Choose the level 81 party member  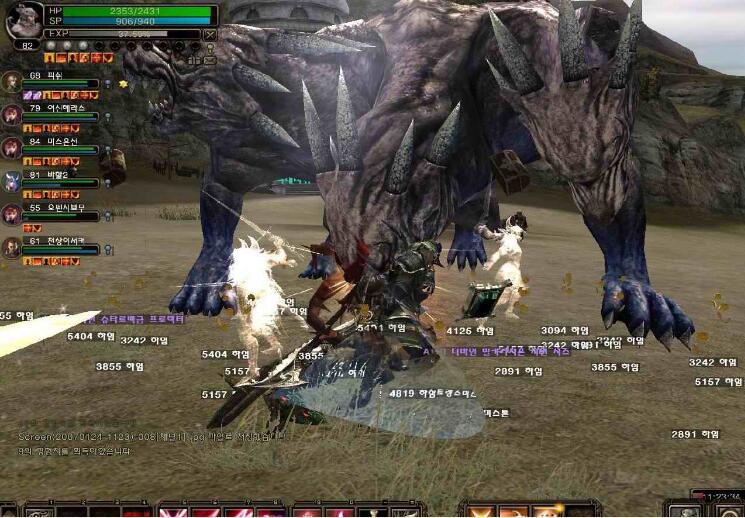[x=12, y=181]
